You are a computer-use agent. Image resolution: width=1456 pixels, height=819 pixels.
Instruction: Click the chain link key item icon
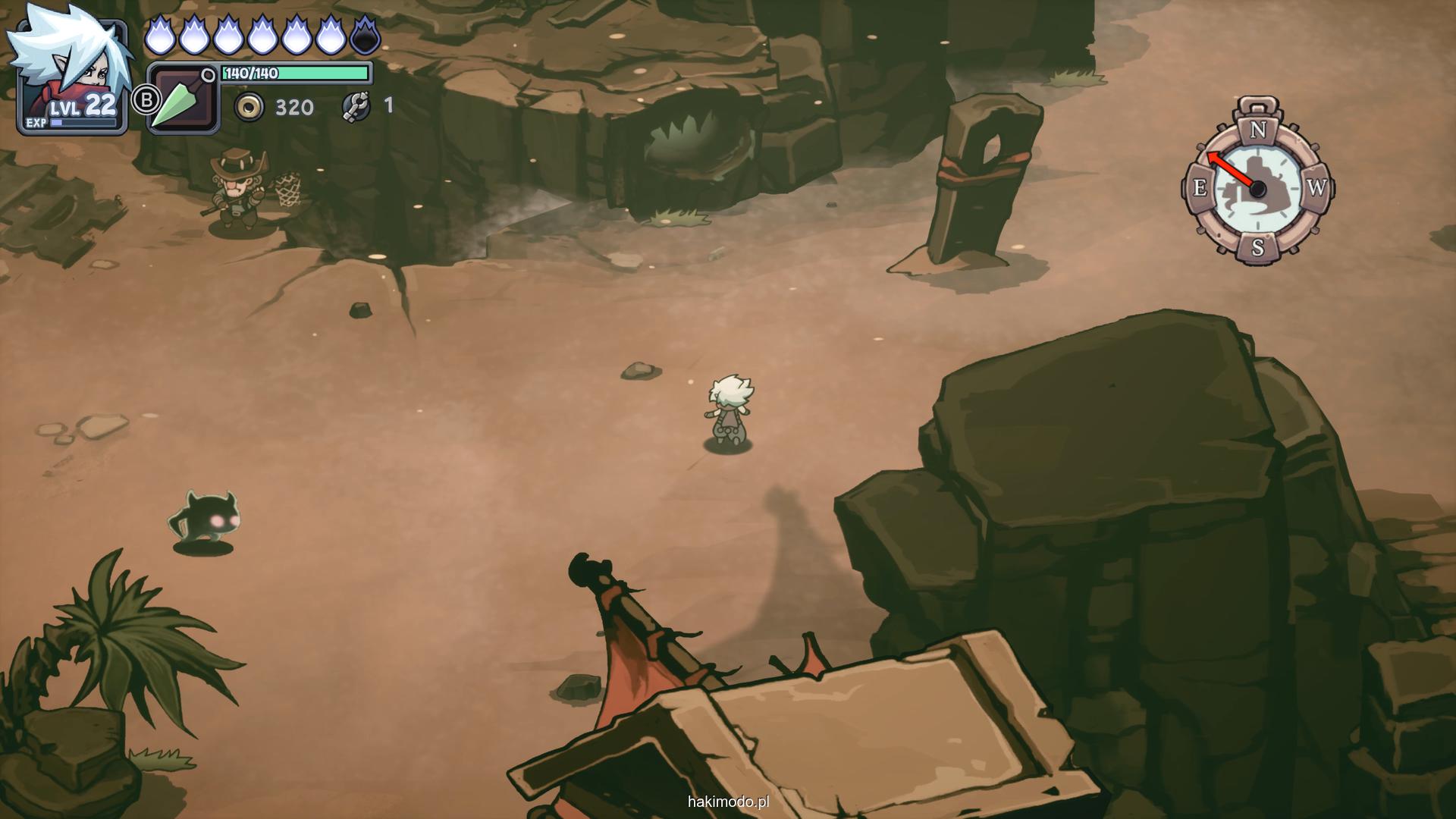356,106
